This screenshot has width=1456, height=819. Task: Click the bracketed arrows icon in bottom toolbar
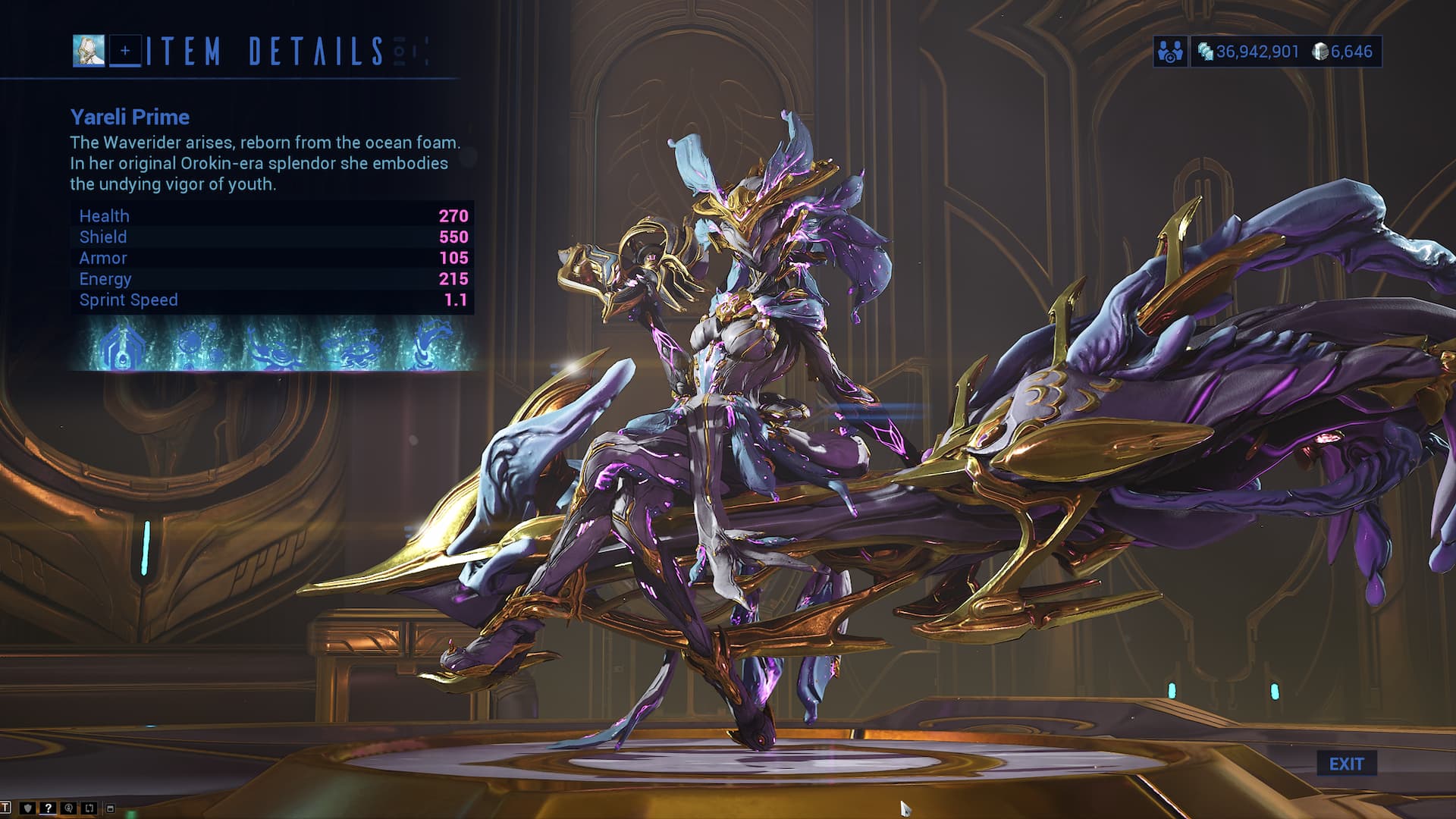(89, 808)
